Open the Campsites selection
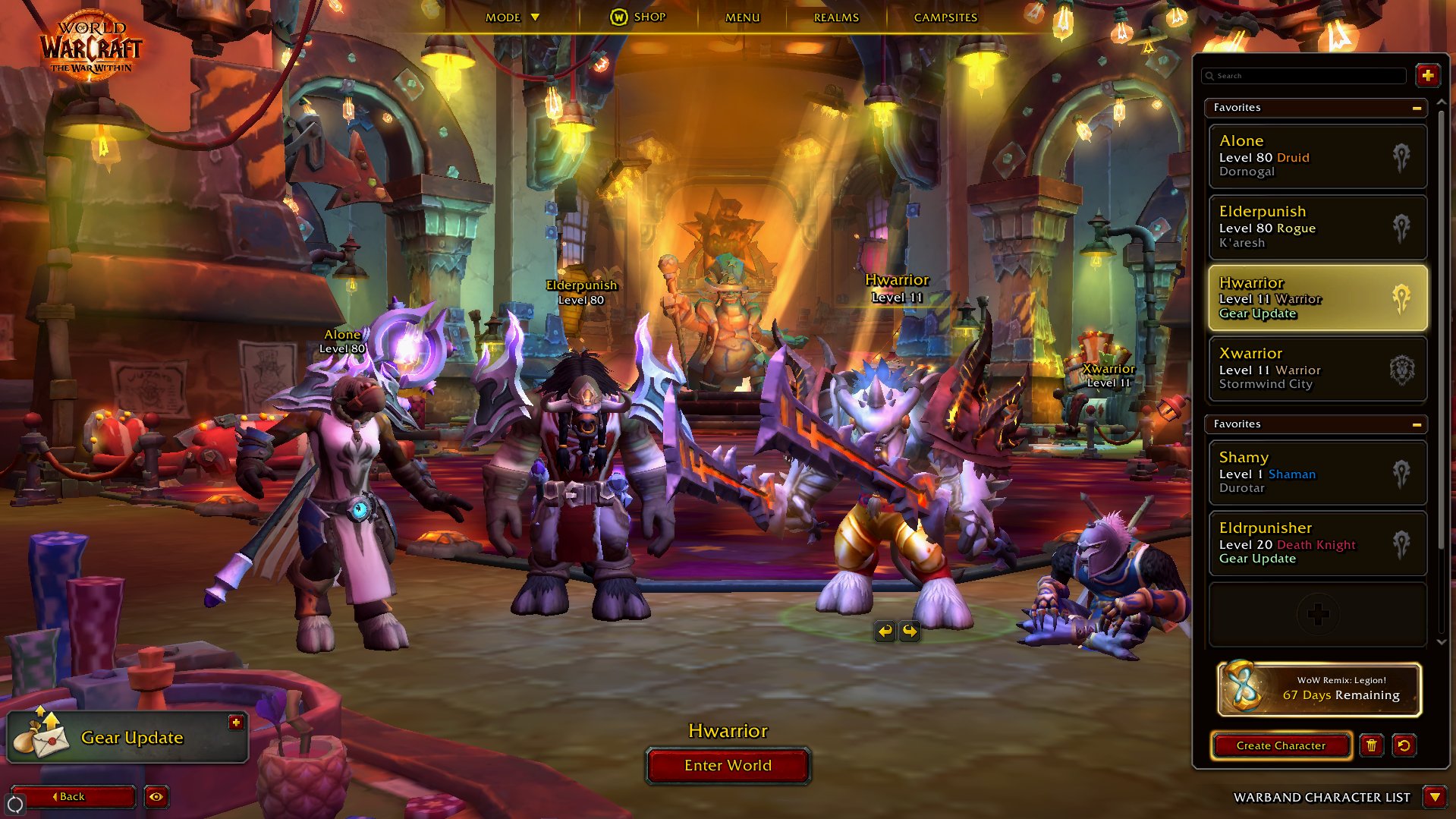The image size is (1456, 819). point(945,17)
